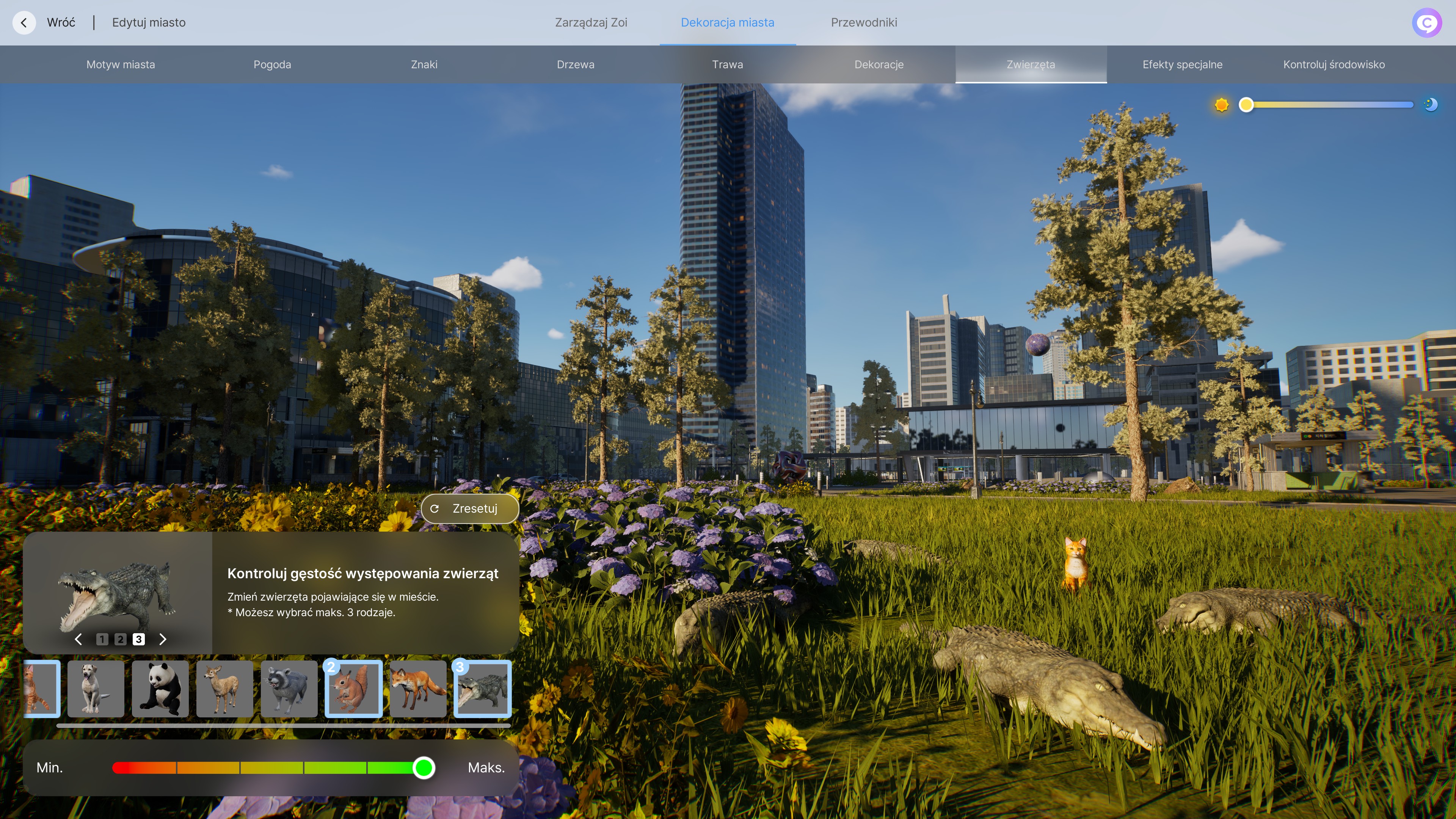
Task: Select the fox animal thumbnail
Action: (418, 689)
